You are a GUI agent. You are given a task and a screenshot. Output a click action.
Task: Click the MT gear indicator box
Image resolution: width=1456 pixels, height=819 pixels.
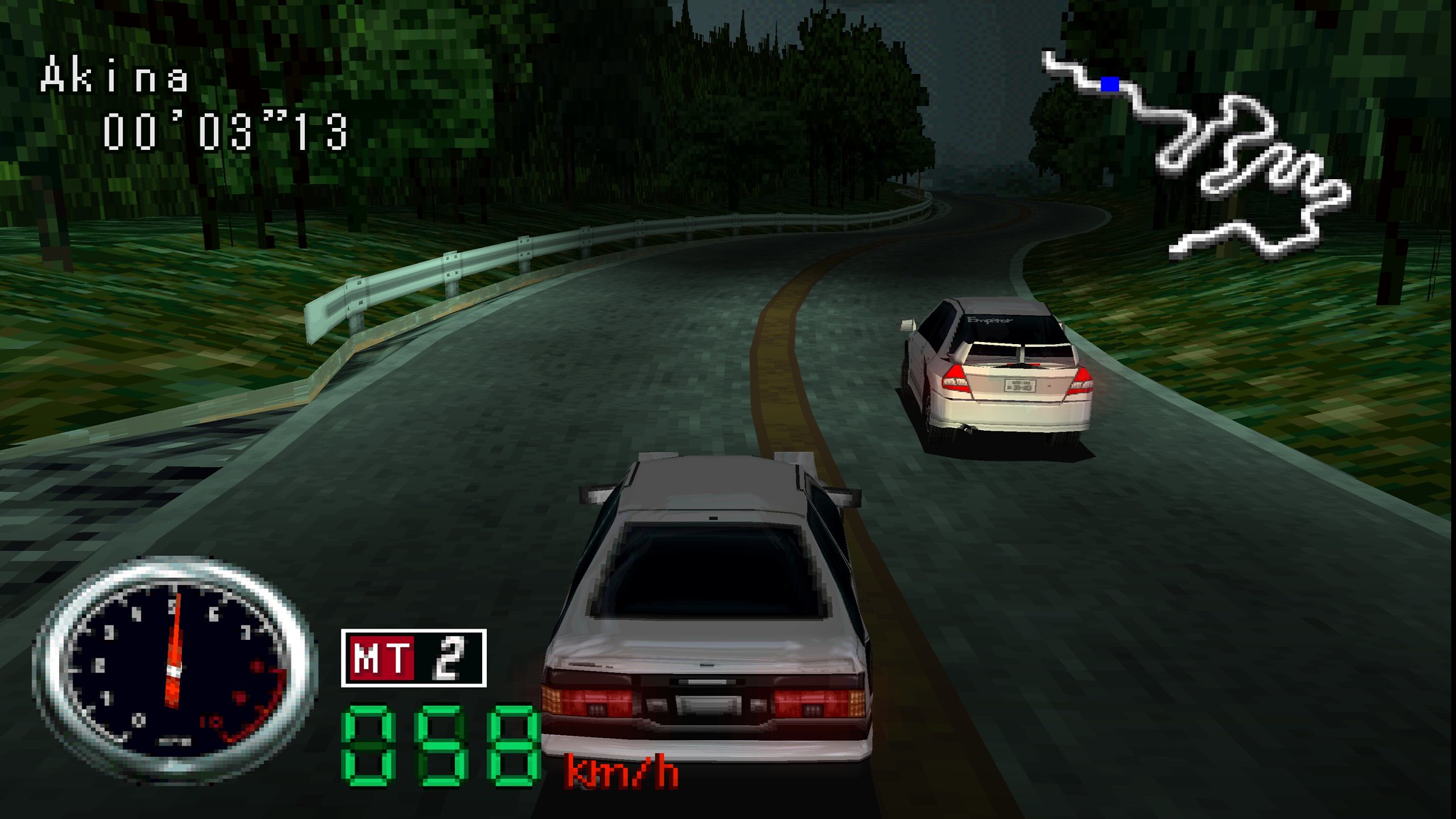point(414,658)
